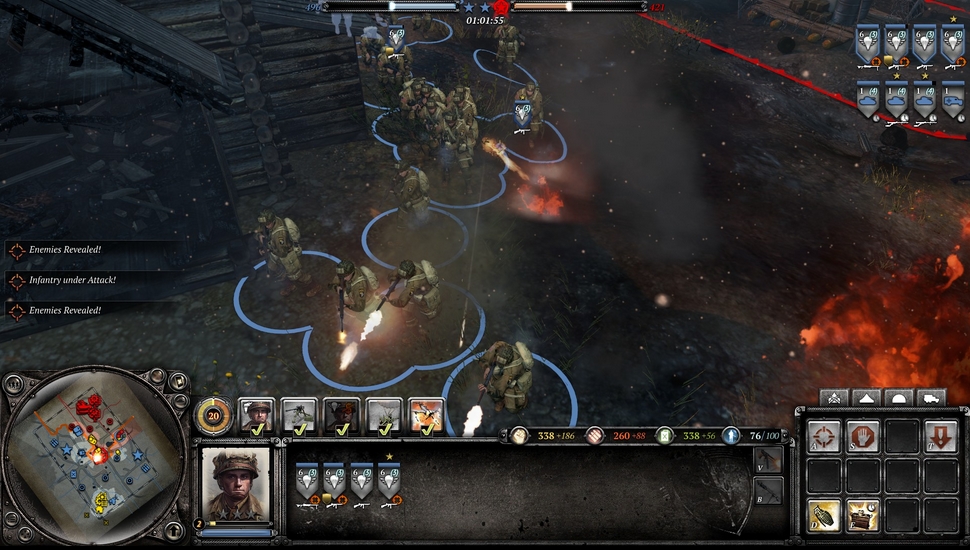Select the squad shield with the gold star
970x550 pixels.
coord(389,482)
